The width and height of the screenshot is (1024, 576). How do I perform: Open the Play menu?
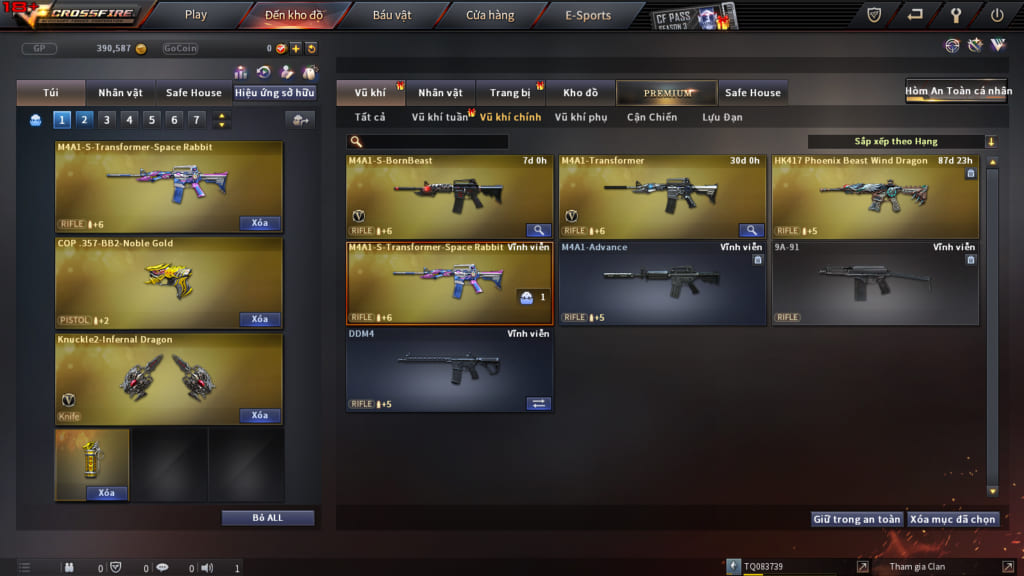tap(196, 15)
